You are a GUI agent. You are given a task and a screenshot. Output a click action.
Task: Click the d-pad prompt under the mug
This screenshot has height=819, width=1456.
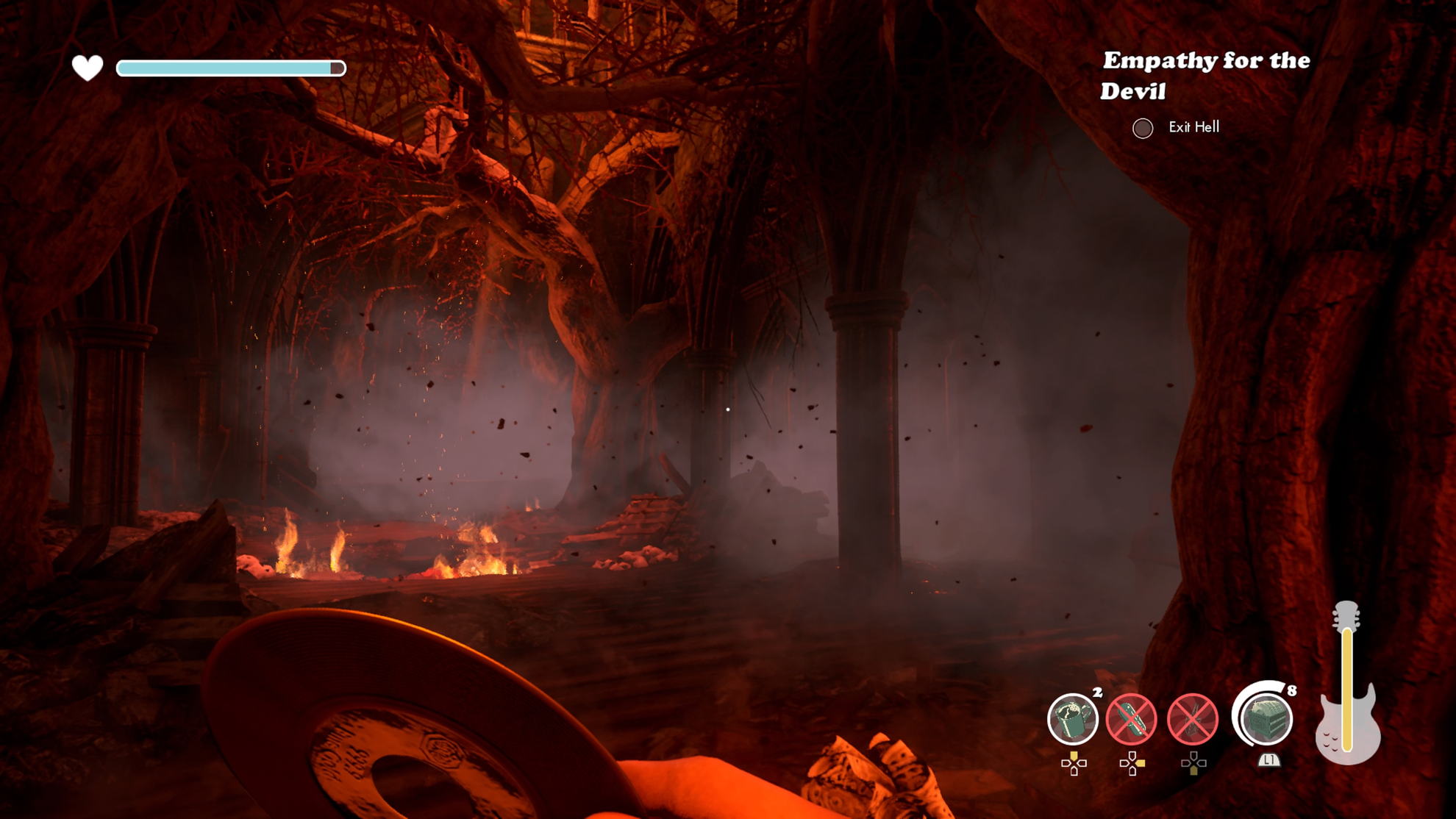pyautogui.click(x=1074, y=763)
